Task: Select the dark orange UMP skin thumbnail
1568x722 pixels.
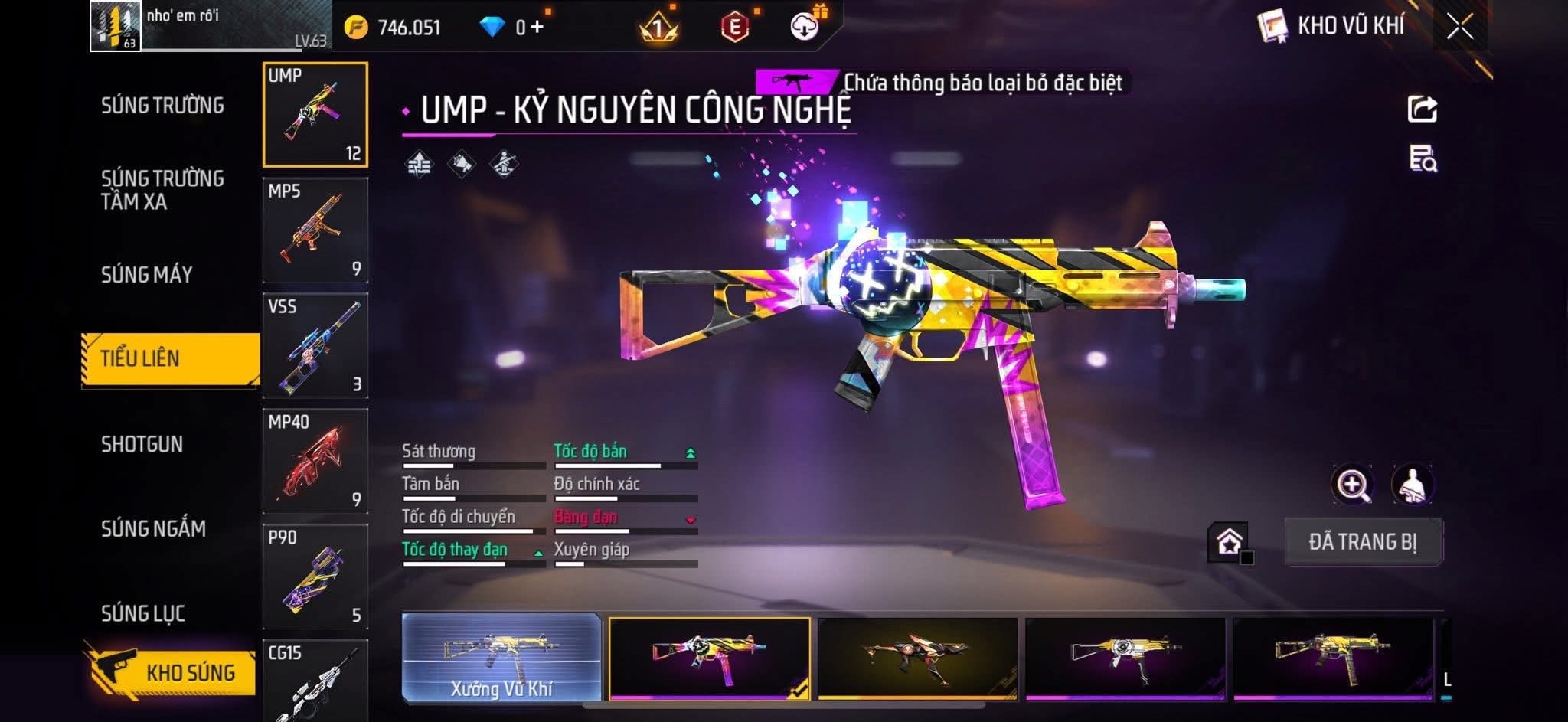Action: point(917,658)
